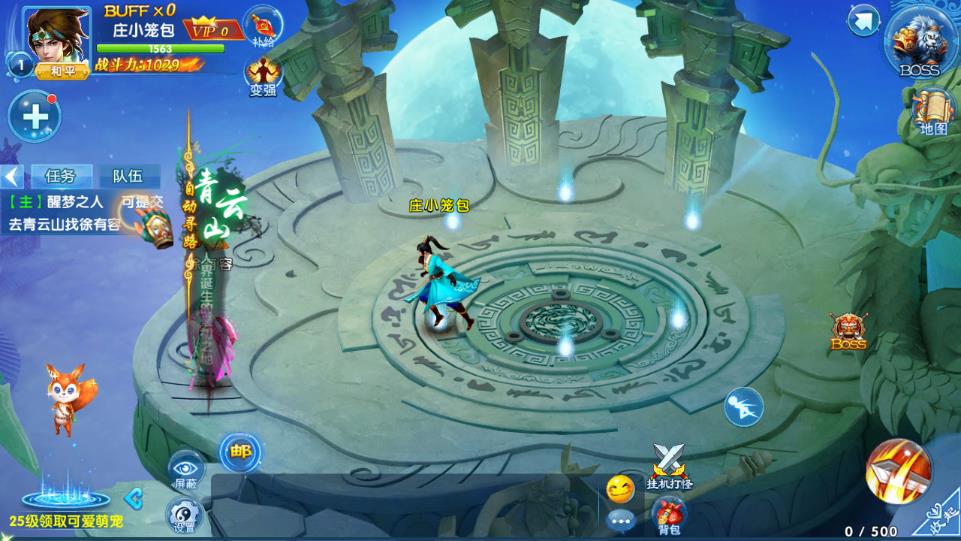Image resolution: width=961 pixels, height=541 pixels.
Task: Open the smiley emoji button
Action: coord(620,489)
